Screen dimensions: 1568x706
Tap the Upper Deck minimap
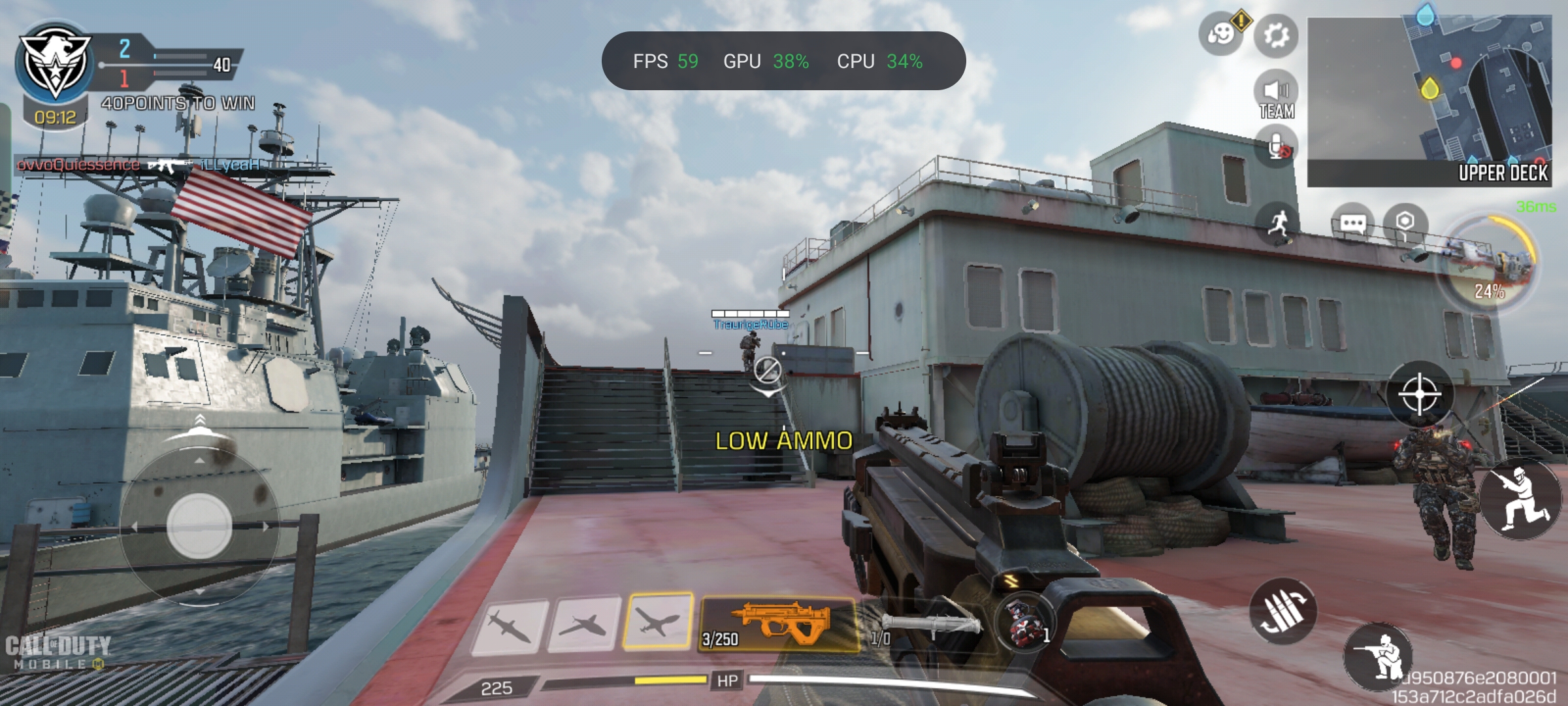click(1429, 101)
